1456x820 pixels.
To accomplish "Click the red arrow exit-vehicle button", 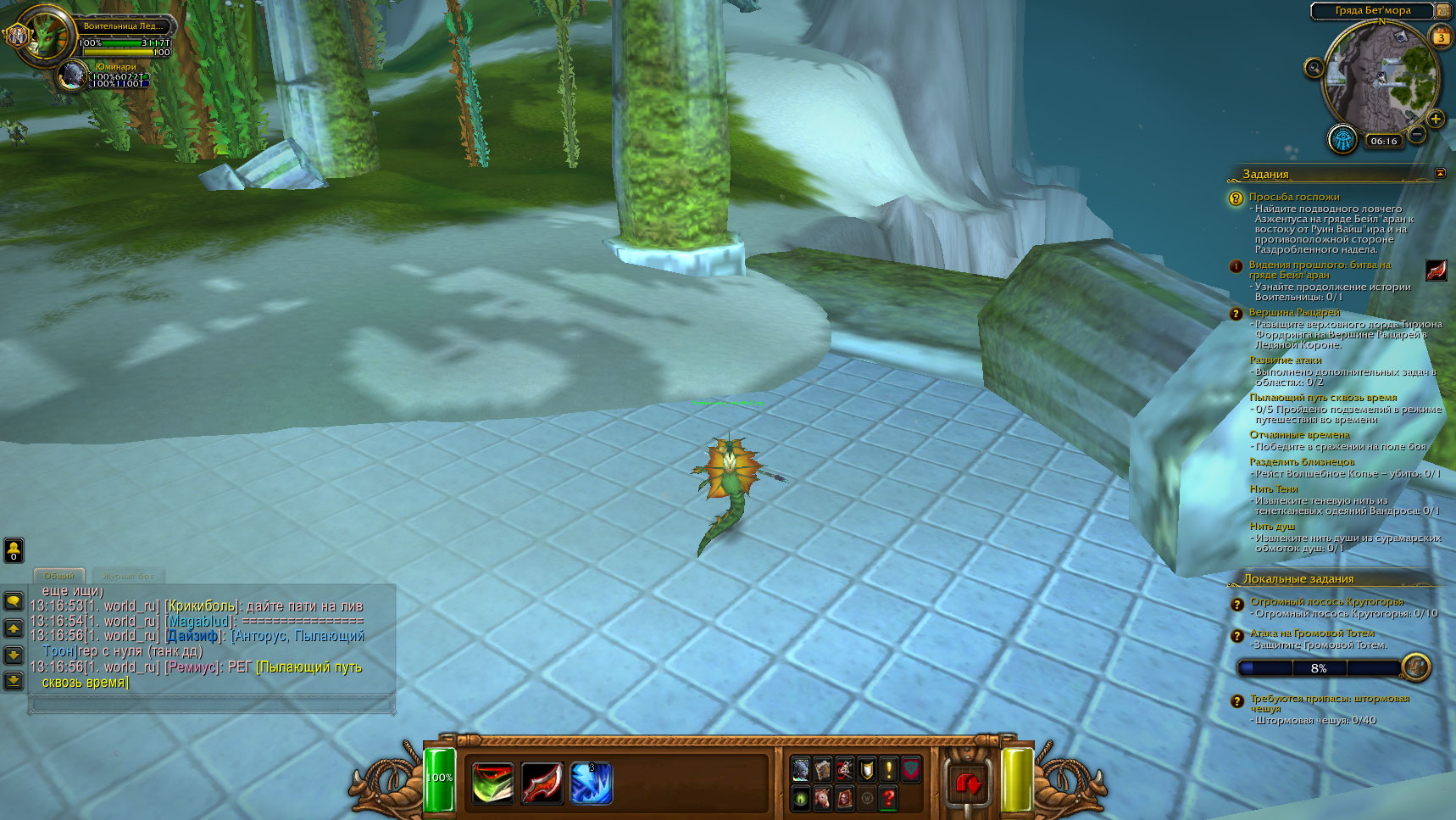I will pyautogui.click(x=968, y=782).
